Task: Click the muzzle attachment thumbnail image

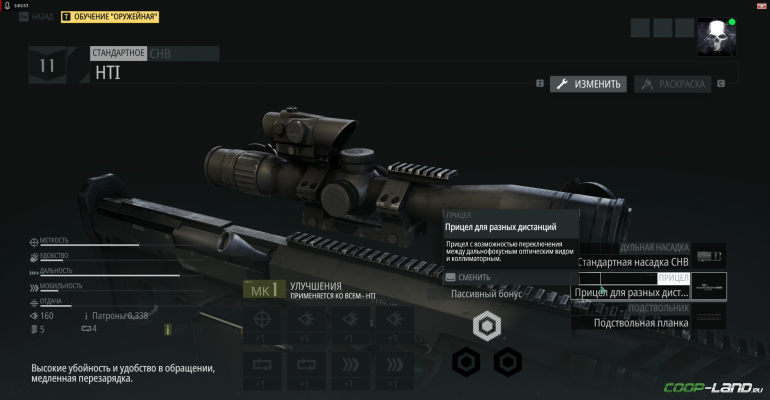Action: click(709, 256)
